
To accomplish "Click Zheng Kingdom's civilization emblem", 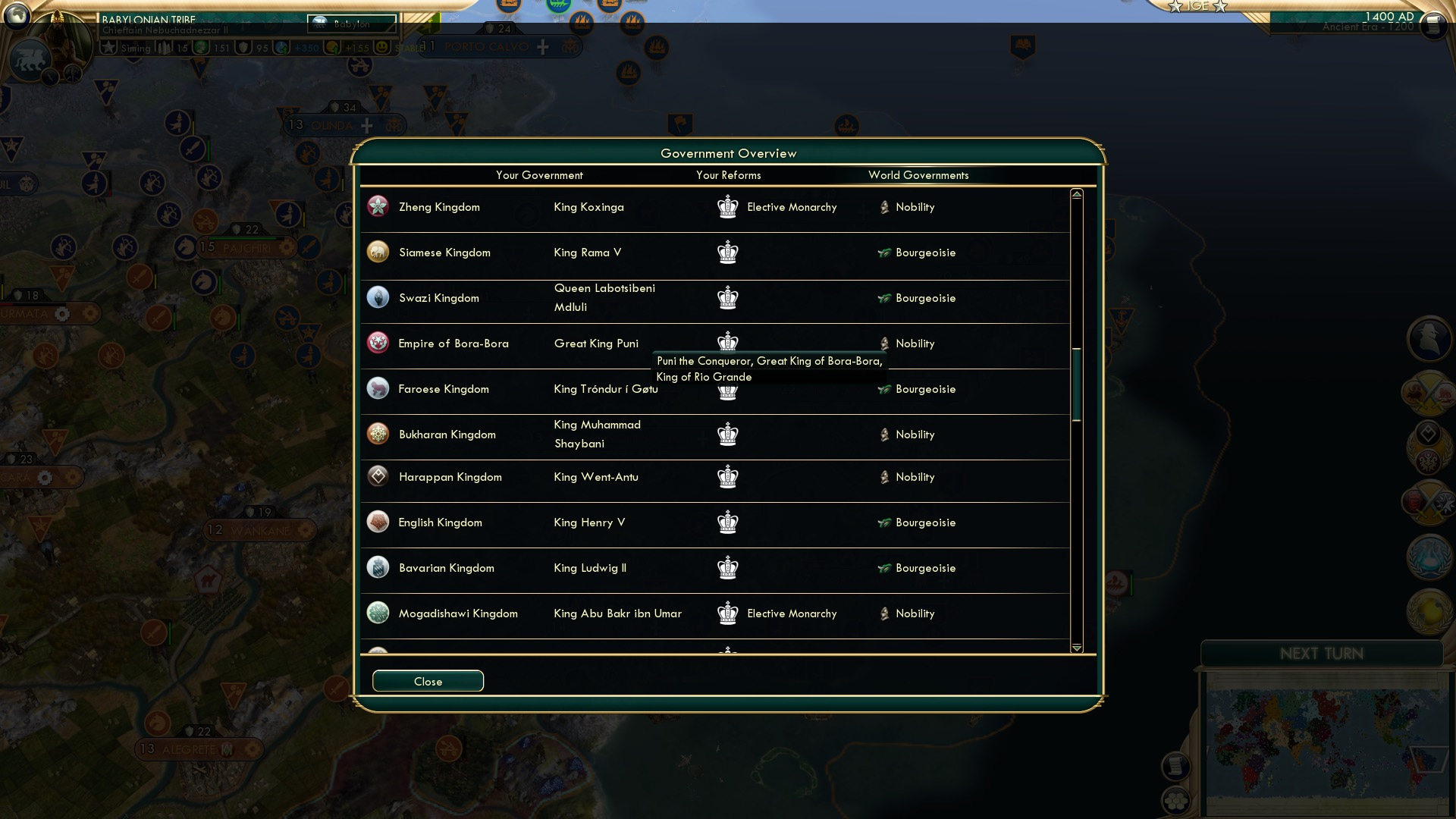I will coord(378,206).
